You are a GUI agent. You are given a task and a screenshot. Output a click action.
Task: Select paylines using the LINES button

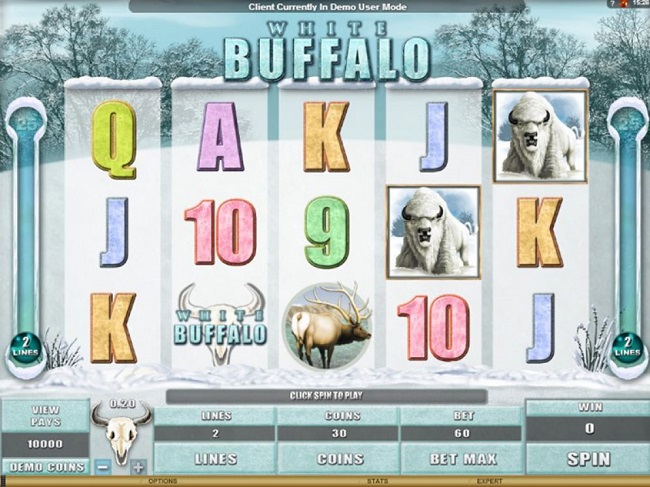click(216, 458)
